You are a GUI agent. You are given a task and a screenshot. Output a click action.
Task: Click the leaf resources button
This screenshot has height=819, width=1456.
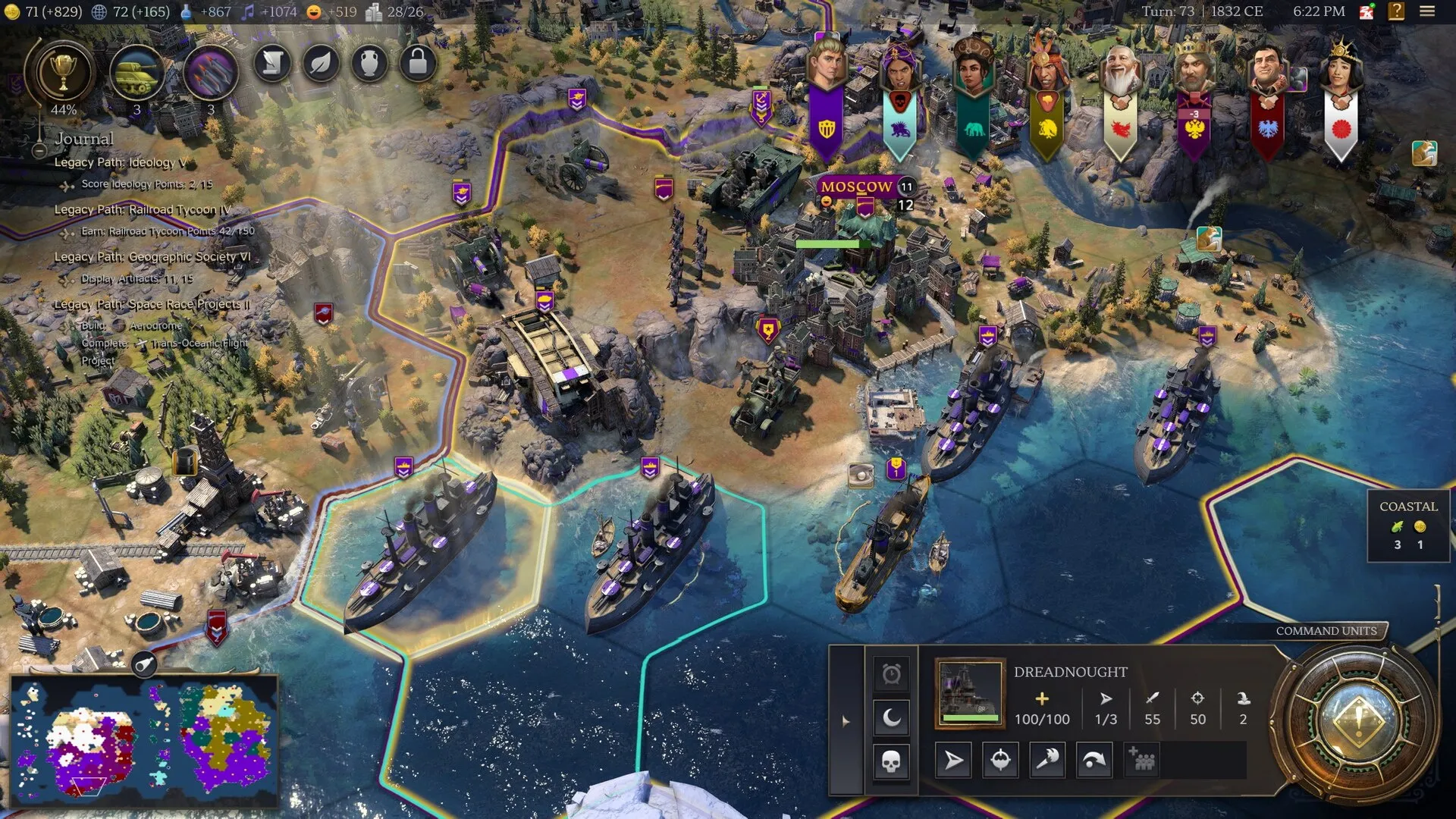point(321,63)
